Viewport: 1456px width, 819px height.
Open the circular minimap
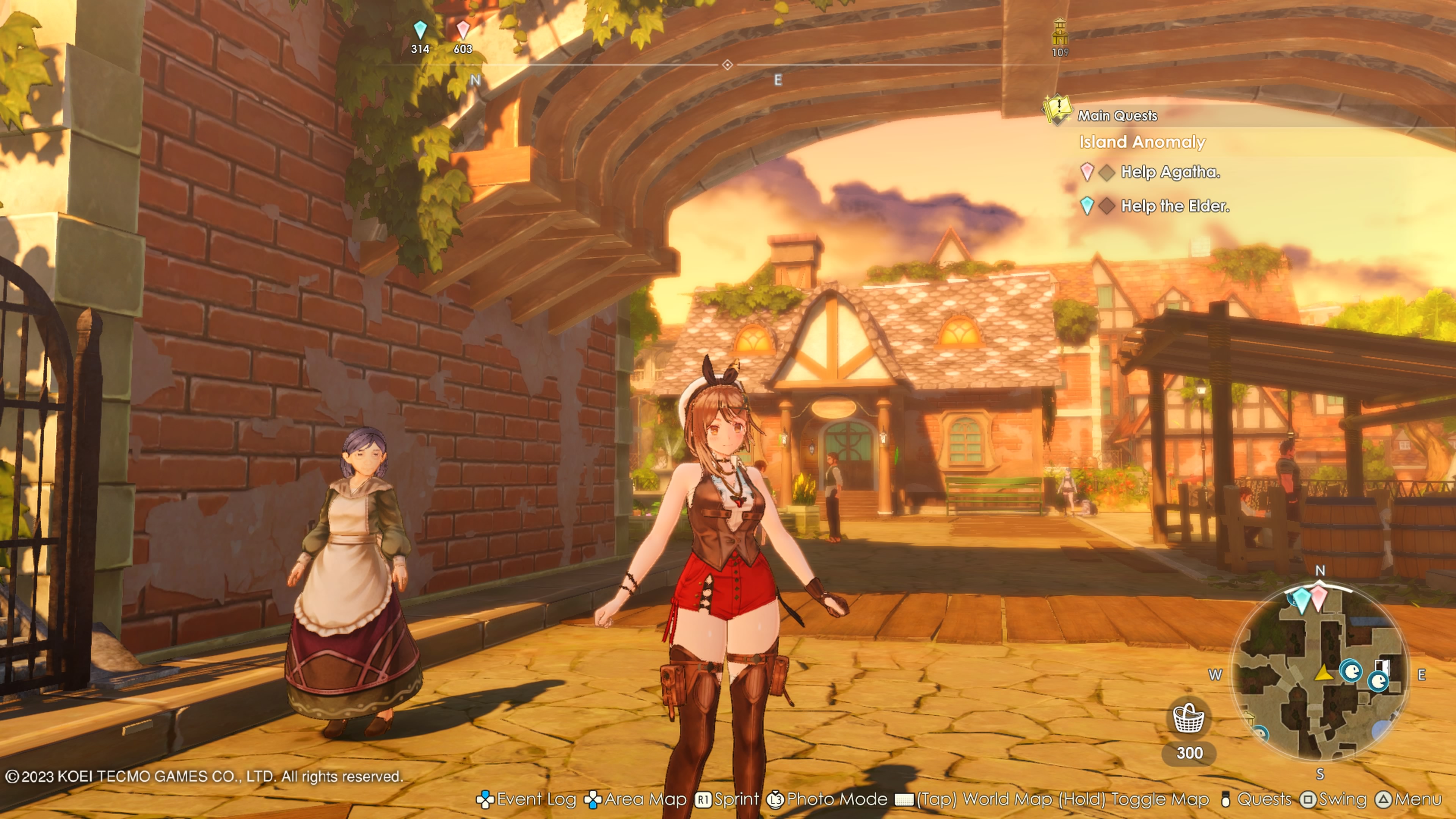[x=1319, y=673]
